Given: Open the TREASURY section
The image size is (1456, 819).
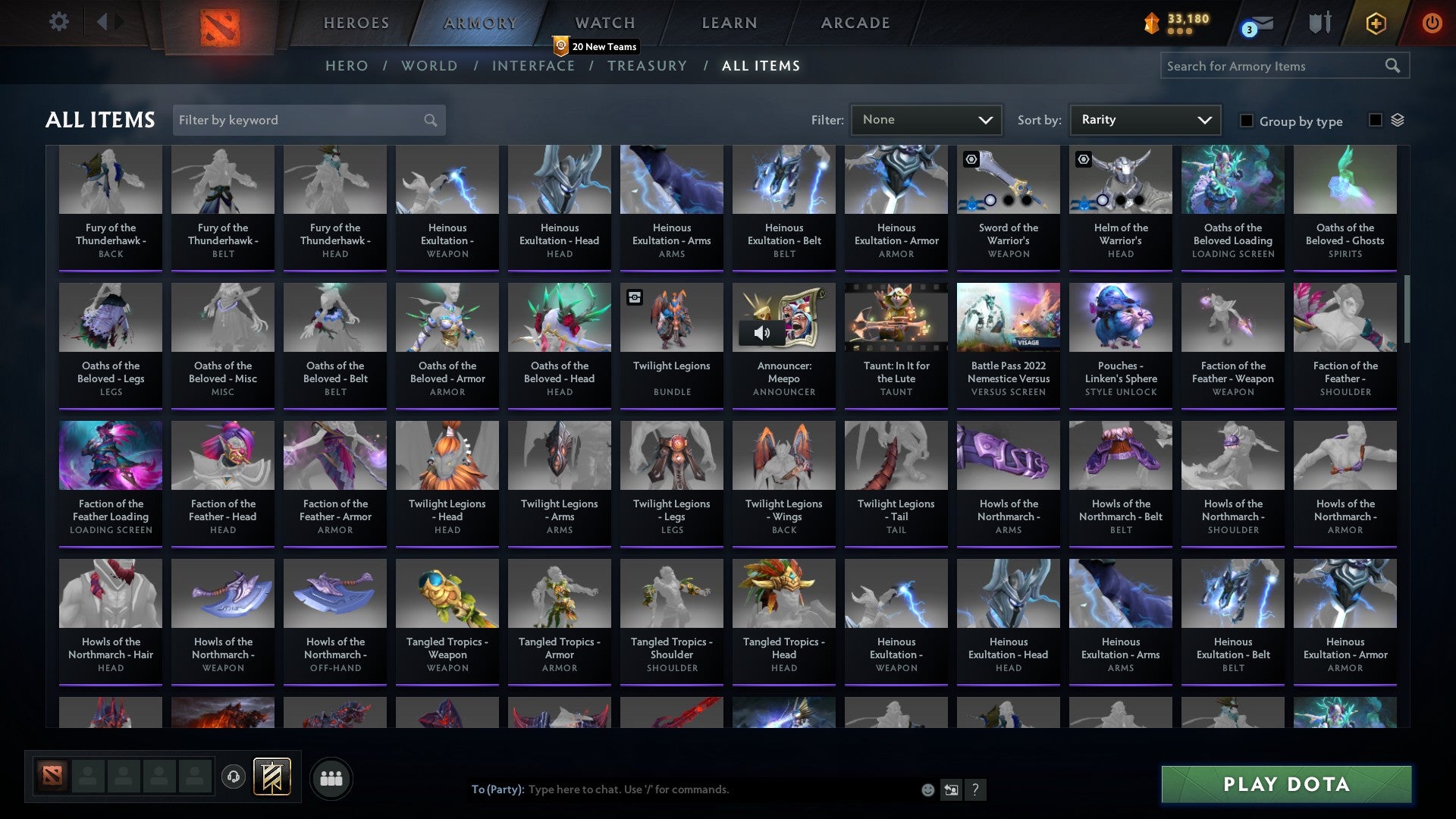Looking at the screenshot, I should tap(647, 66).
